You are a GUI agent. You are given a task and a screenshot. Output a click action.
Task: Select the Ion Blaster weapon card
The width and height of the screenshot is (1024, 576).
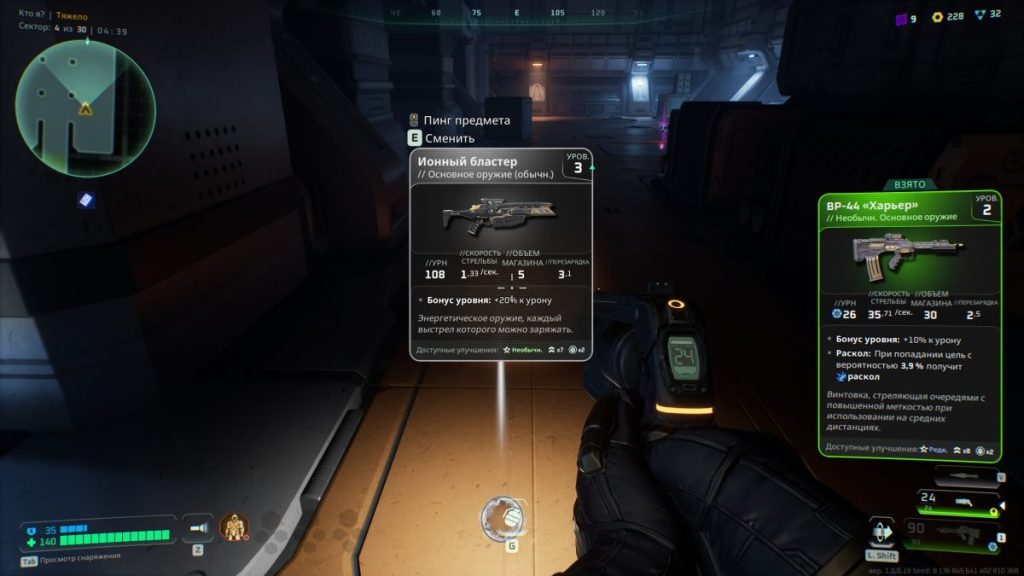pyautogui.click(x=500, y=255)
